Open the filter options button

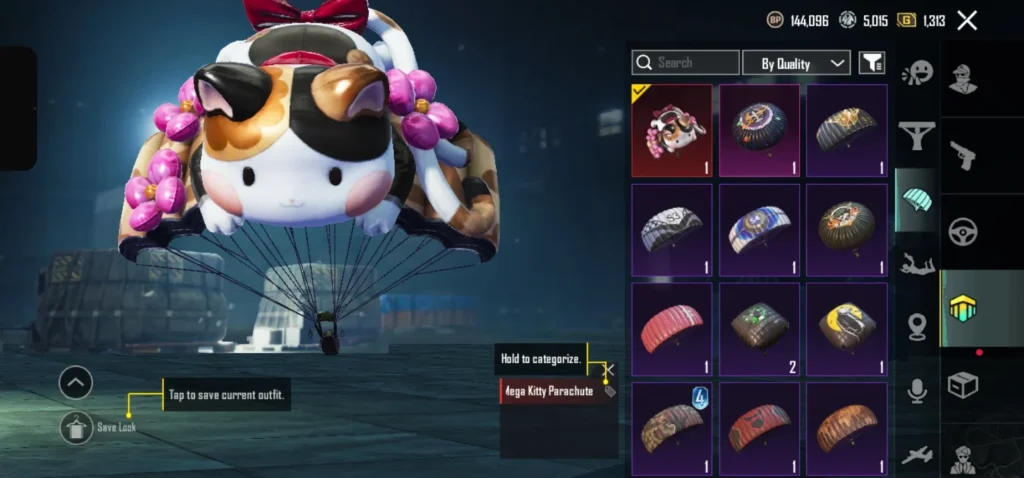point(872,63)
